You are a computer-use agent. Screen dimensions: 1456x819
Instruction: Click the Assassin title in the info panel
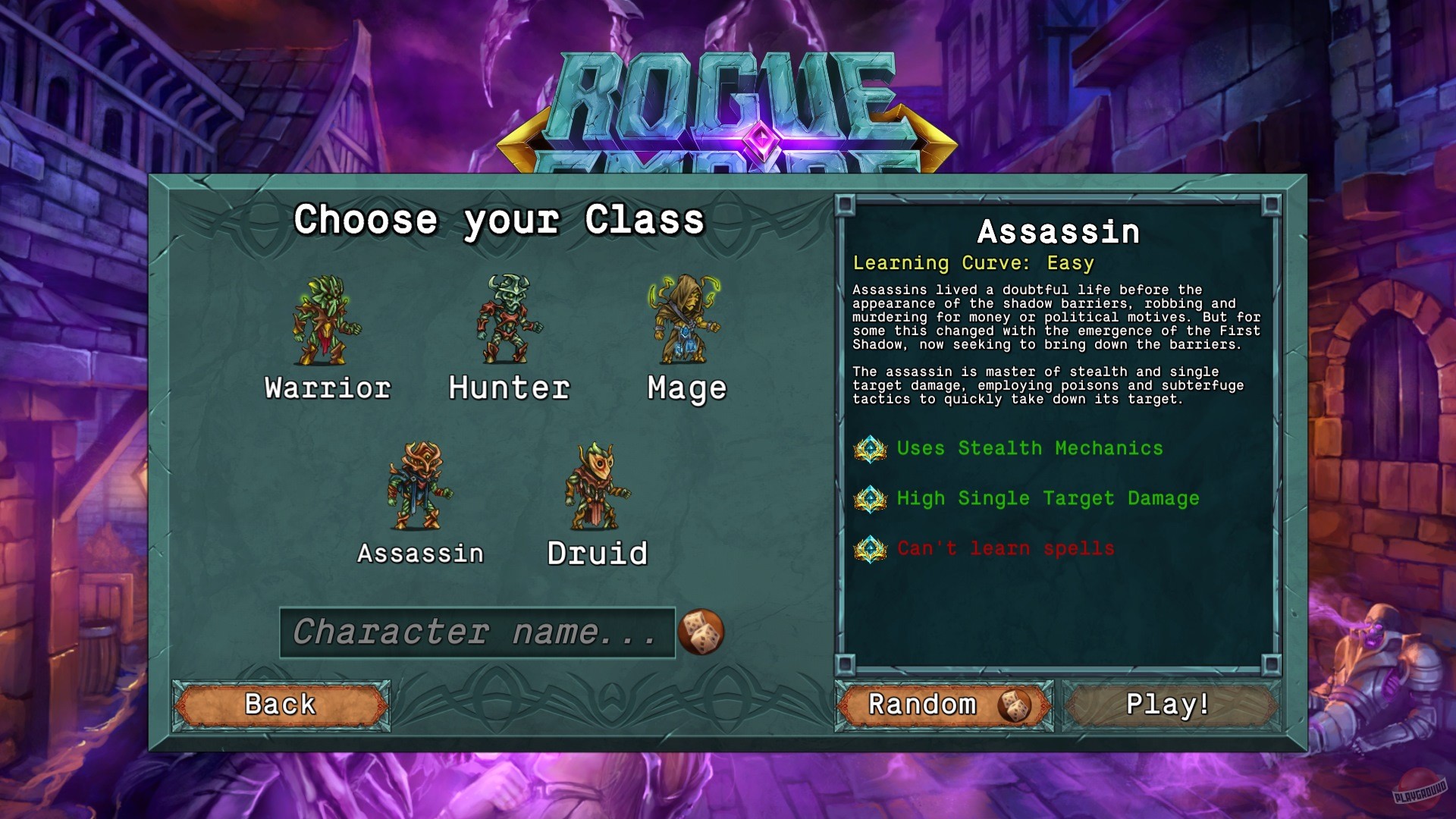(1057, 233)
